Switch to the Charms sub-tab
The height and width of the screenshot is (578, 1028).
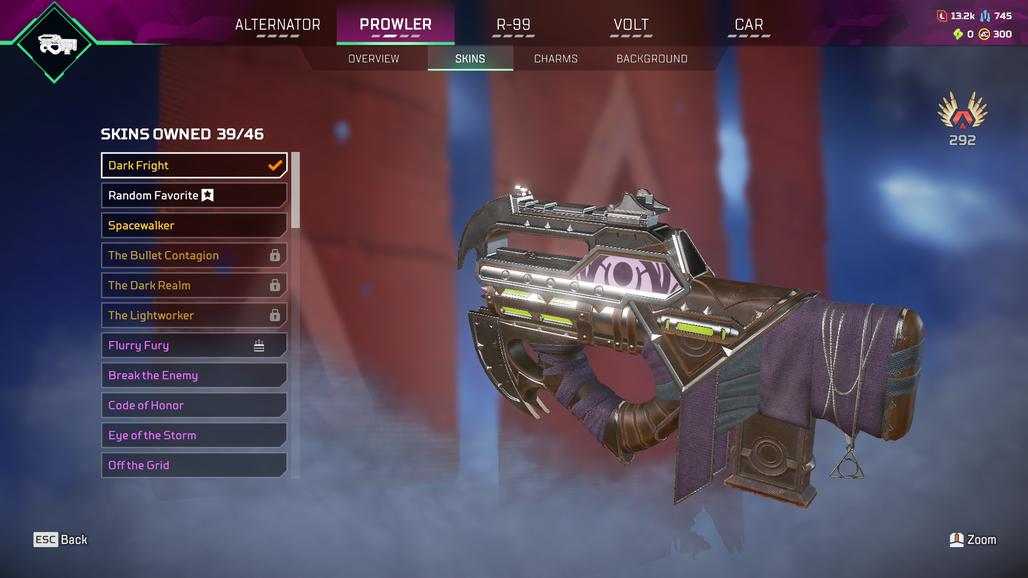[x=555, y=59]
